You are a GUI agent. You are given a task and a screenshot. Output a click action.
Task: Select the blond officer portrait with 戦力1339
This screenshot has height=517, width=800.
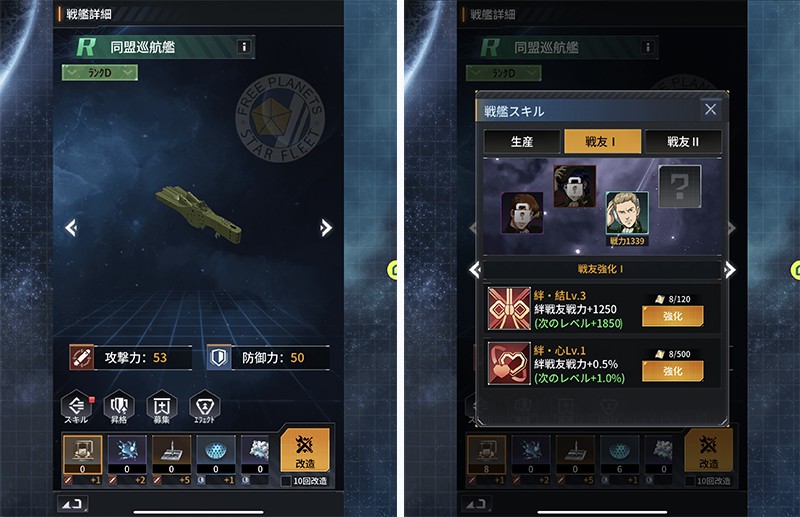tap(627, 213)
